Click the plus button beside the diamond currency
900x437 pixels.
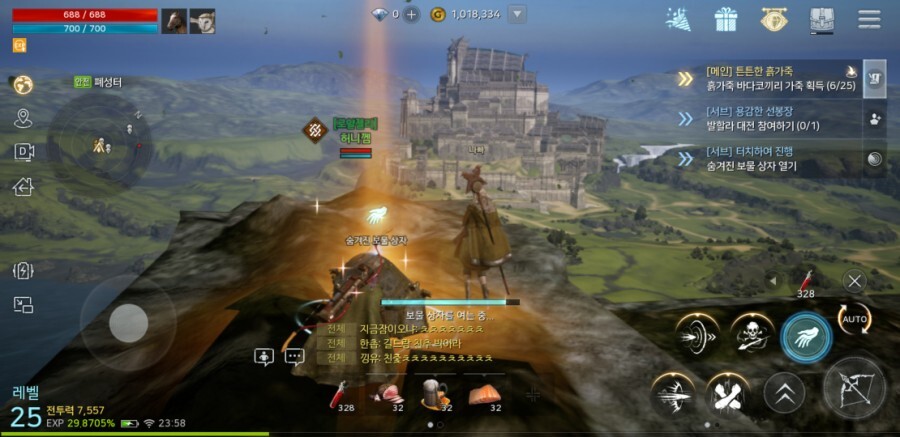411,14
